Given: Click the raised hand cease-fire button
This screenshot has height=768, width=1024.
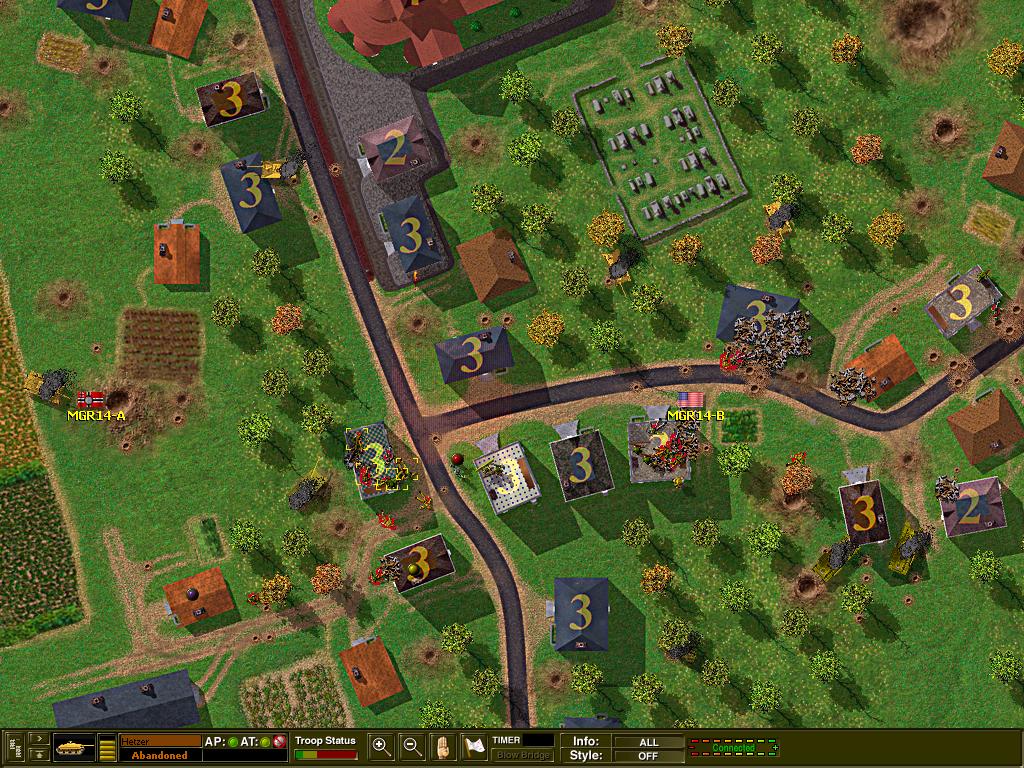Looking at the screenshot, I should (443, 746).
